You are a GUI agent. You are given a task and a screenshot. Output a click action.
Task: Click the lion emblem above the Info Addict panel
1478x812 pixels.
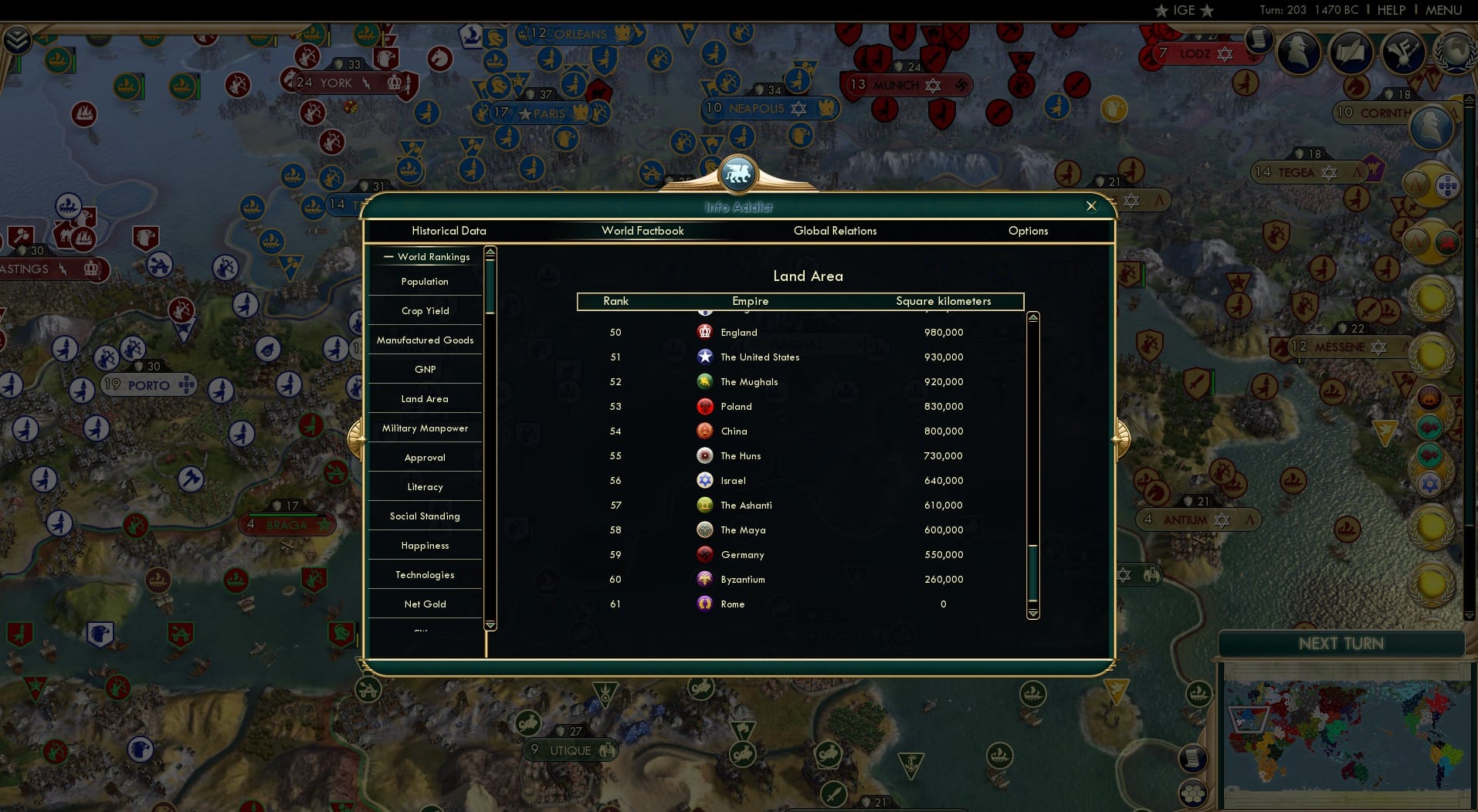coord(738,174)
